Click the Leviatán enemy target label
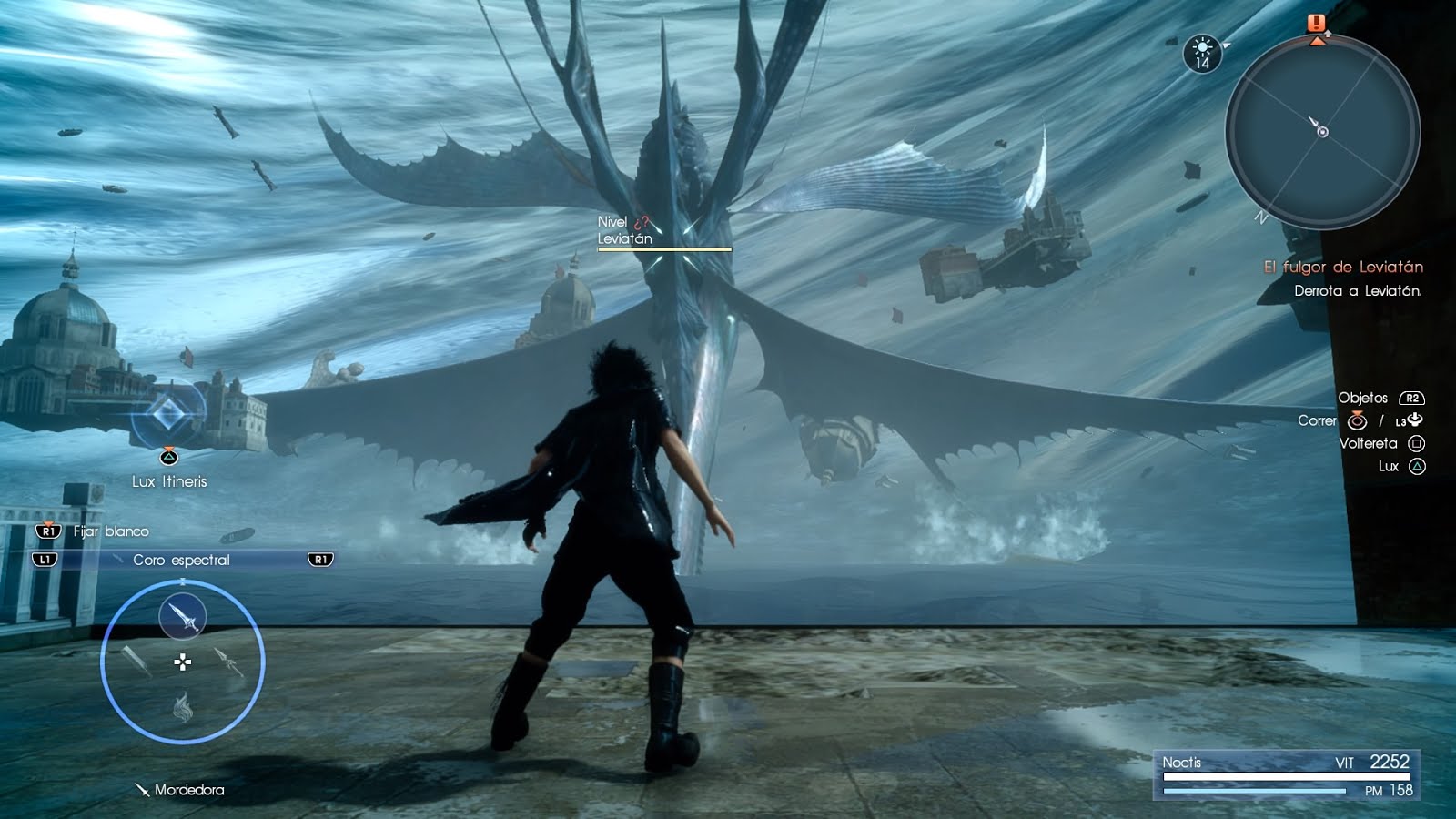1456x819 pixels. tap(624, 238)
